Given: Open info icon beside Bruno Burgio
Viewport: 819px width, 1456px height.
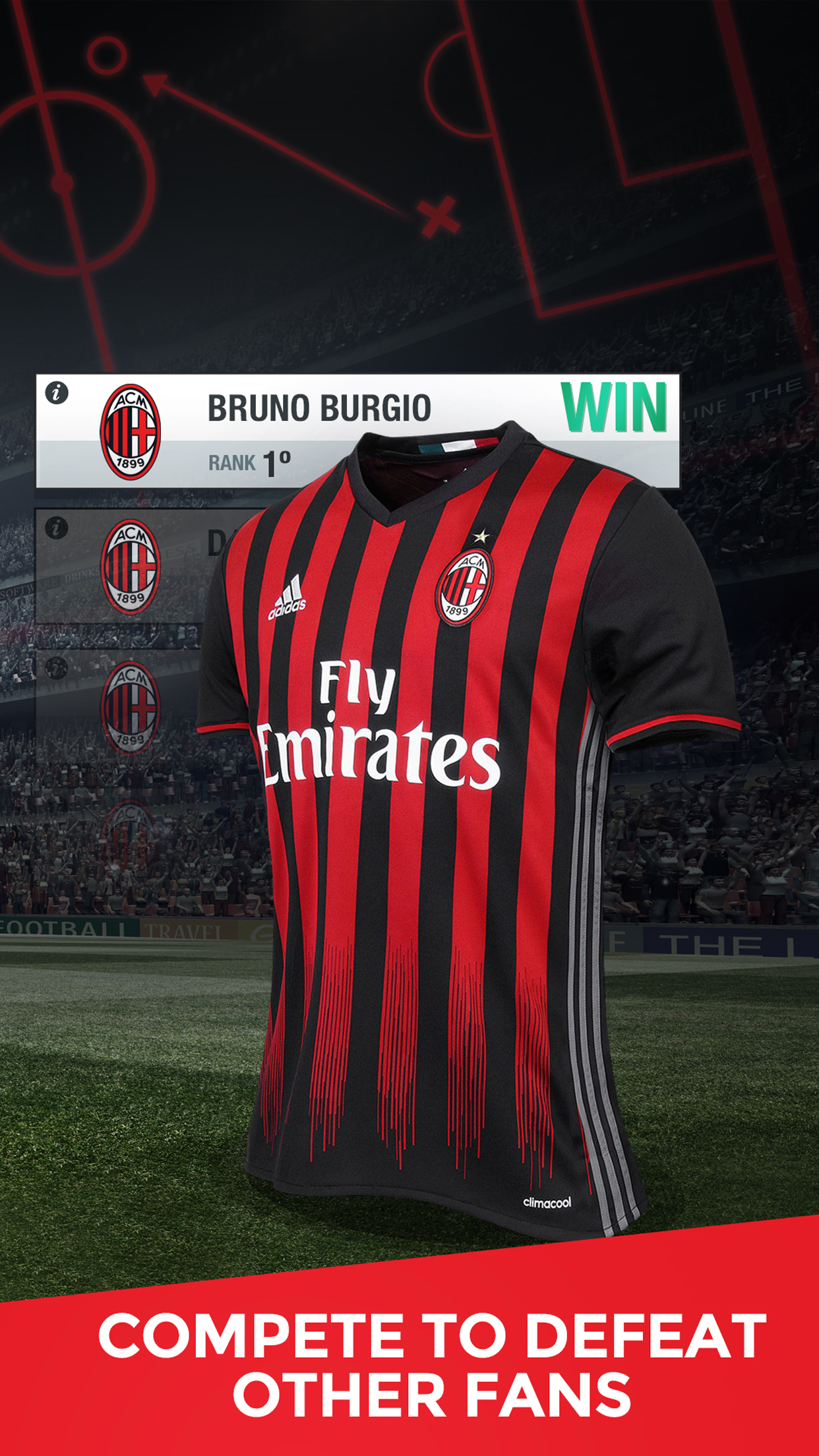Looking at the screenshot, I should coord(57,394).
